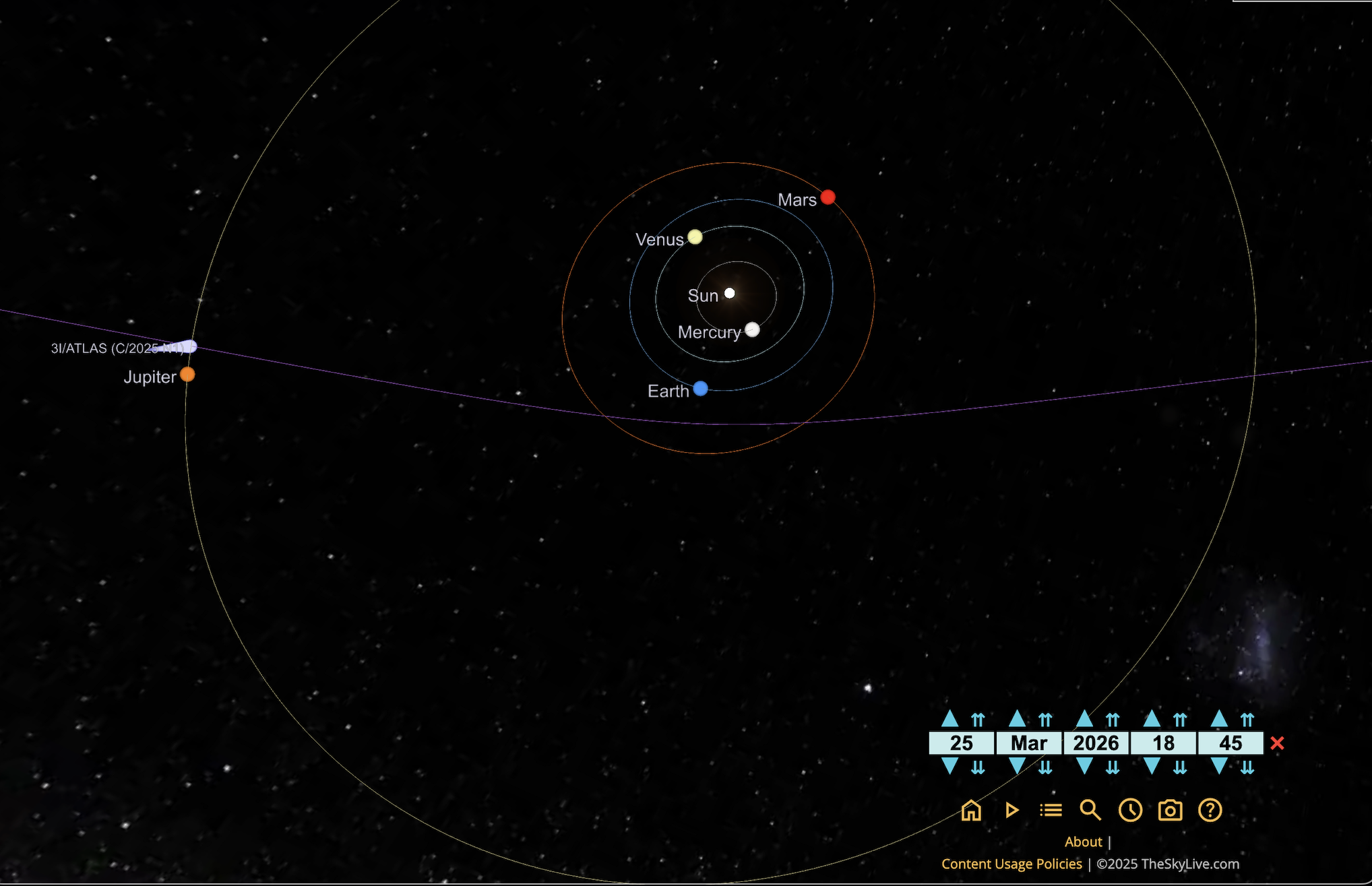Open the Content Usage Policies link
Screen dimensions: 1372x886
click(x=1011, y=864)
